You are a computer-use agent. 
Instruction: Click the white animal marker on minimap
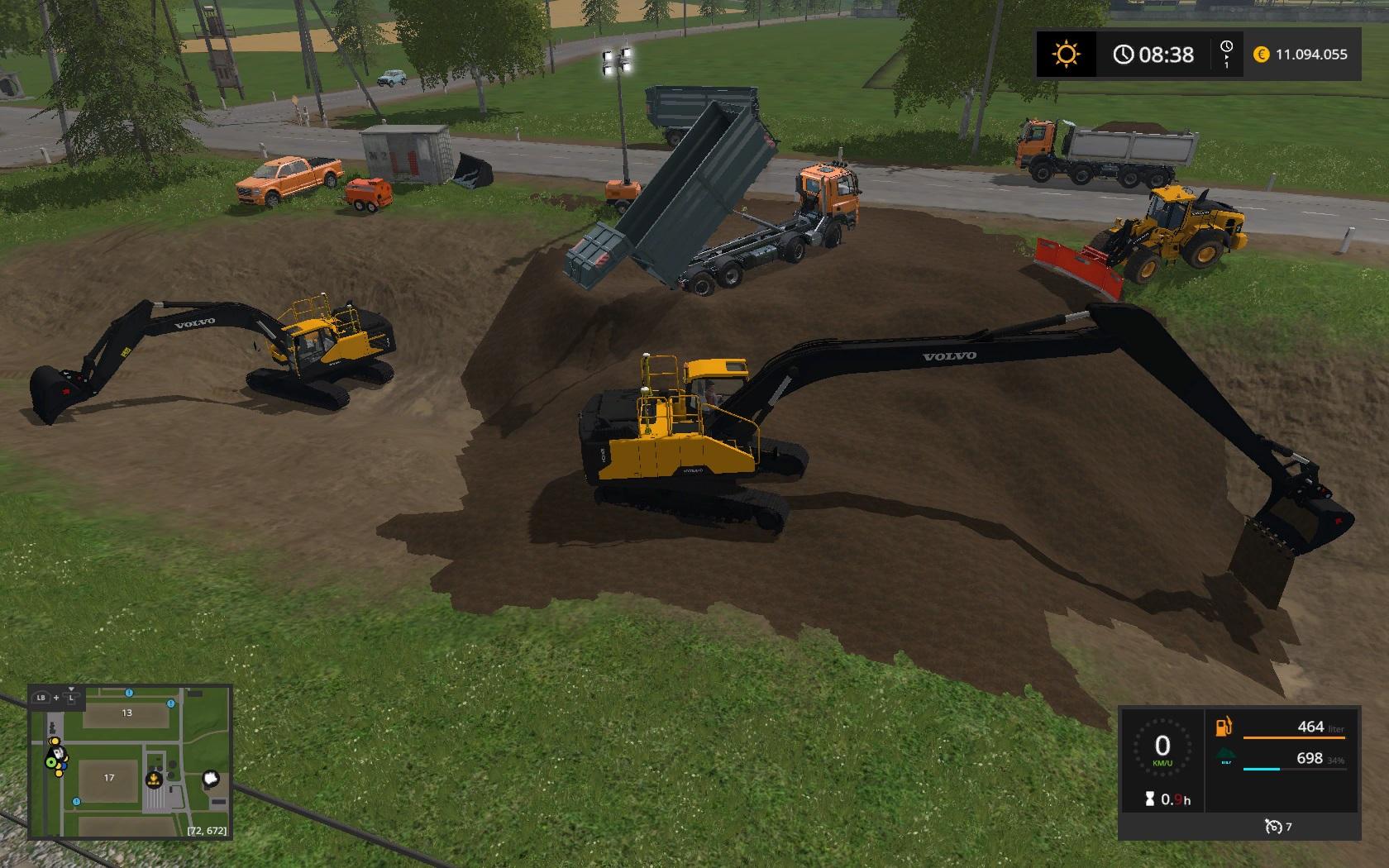[211, 778]
